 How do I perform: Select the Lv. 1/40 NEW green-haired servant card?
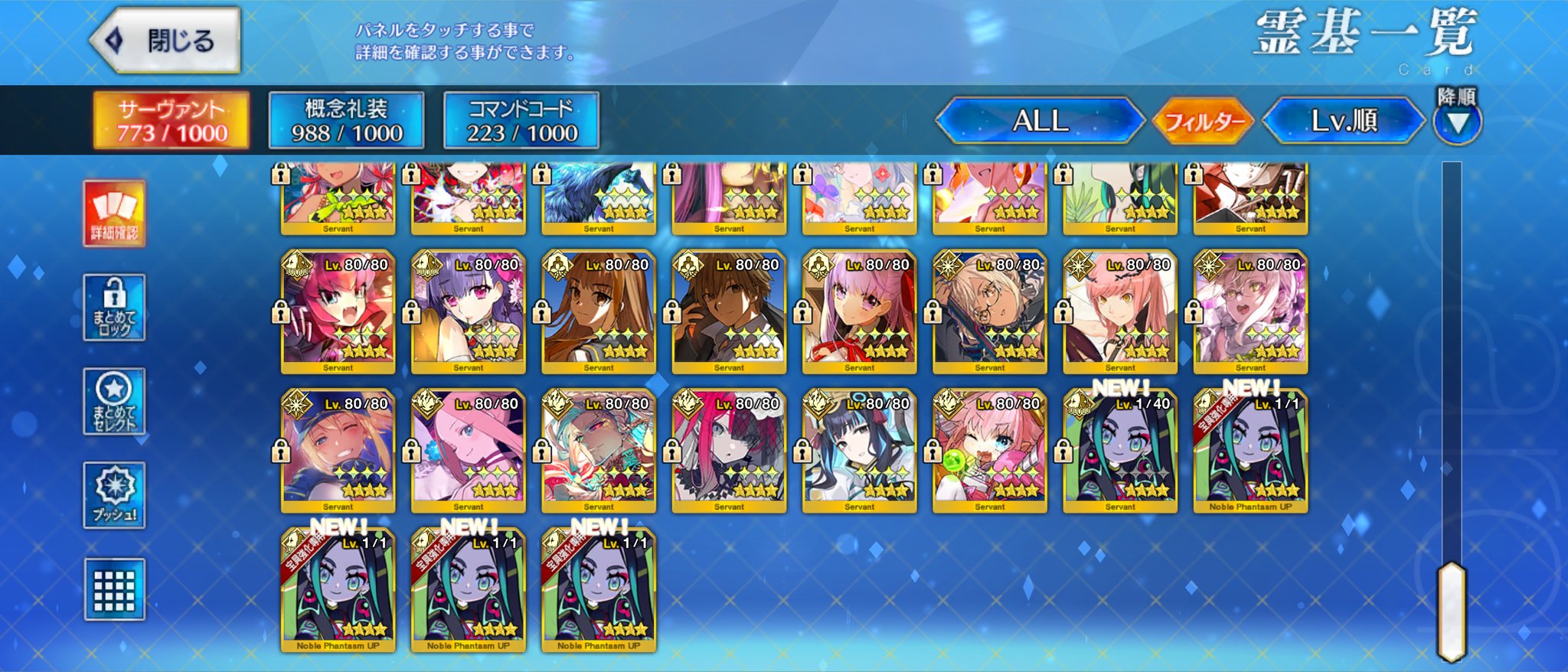[1120, 451]
